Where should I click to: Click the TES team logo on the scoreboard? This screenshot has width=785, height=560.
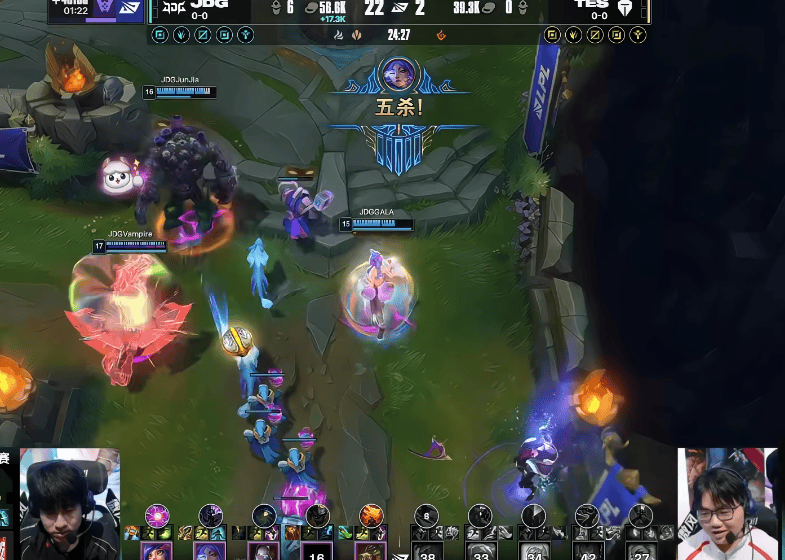point(626,8)
